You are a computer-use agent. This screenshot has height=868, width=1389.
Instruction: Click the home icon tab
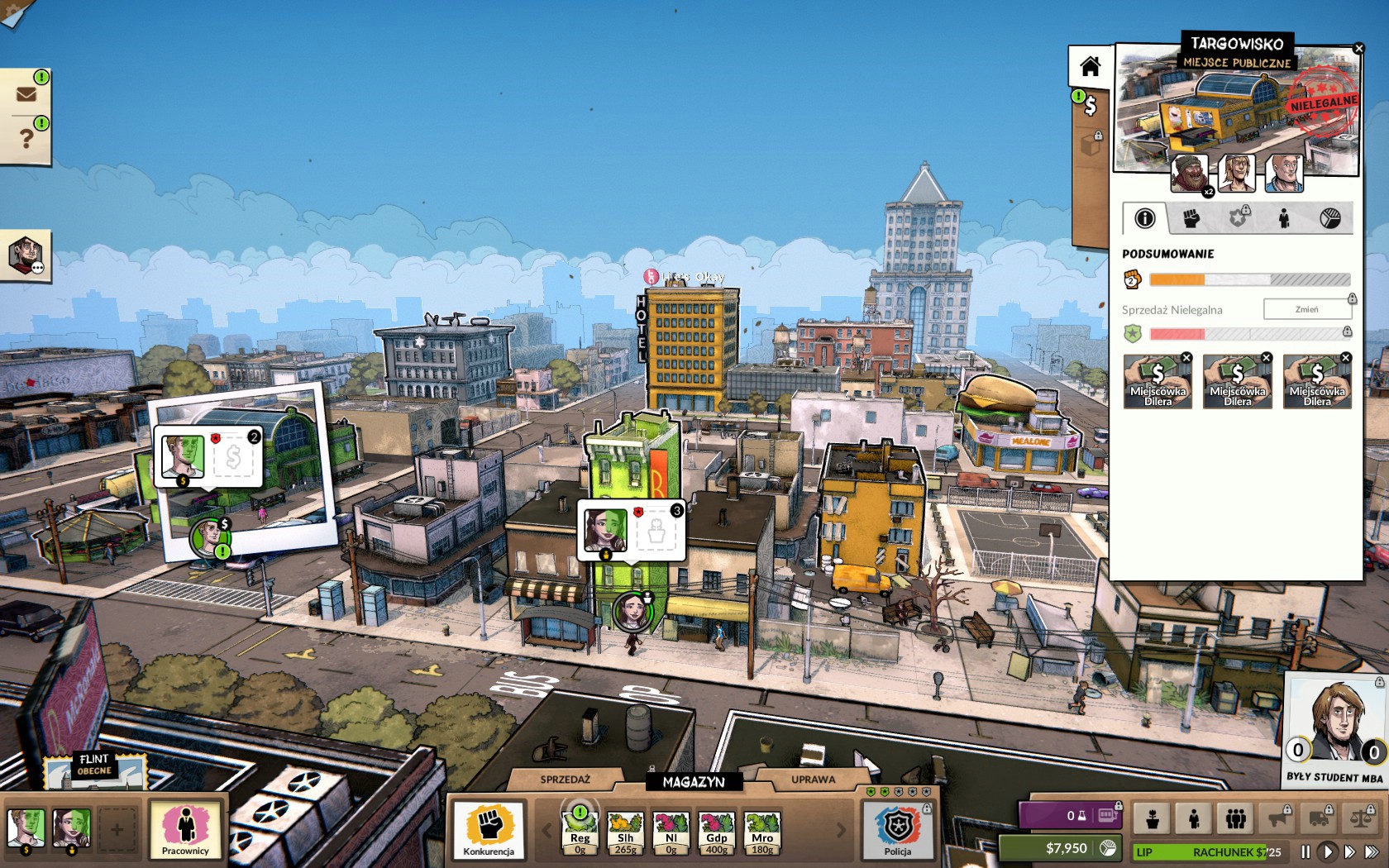(x=1090, y=66)
